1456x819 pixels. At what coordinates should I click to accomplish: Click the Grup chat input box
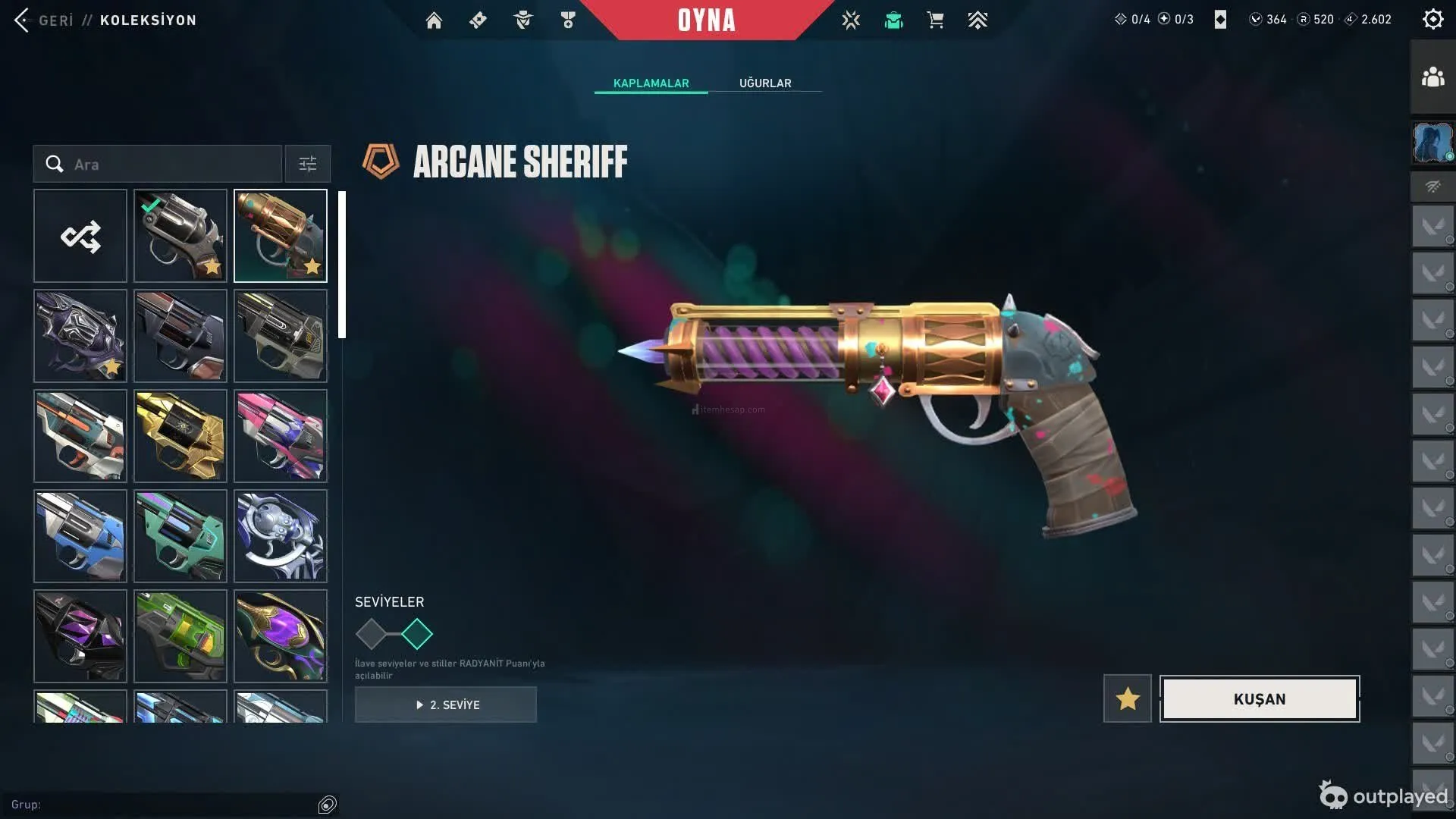click(x=163, y=805)
